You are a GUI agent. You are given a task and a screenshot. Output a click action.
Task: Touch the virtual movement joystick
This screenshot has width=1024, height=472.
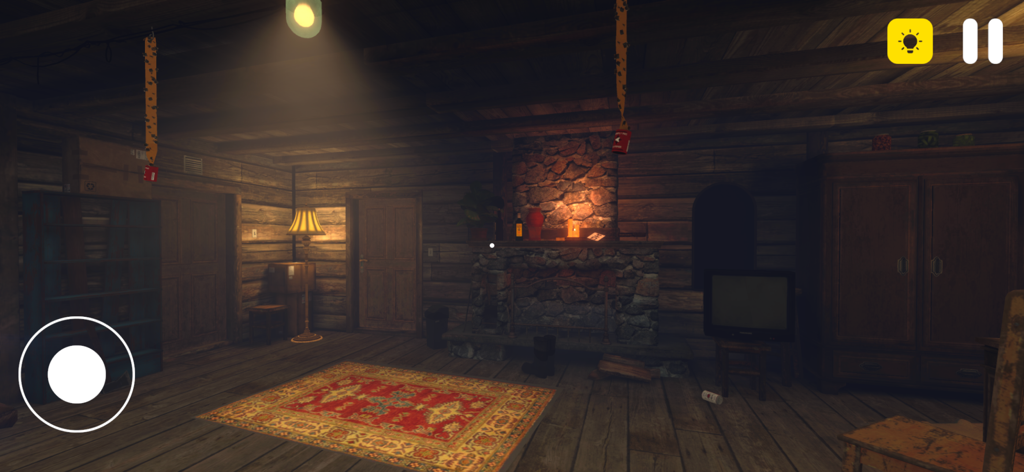[x=77, y=374]
